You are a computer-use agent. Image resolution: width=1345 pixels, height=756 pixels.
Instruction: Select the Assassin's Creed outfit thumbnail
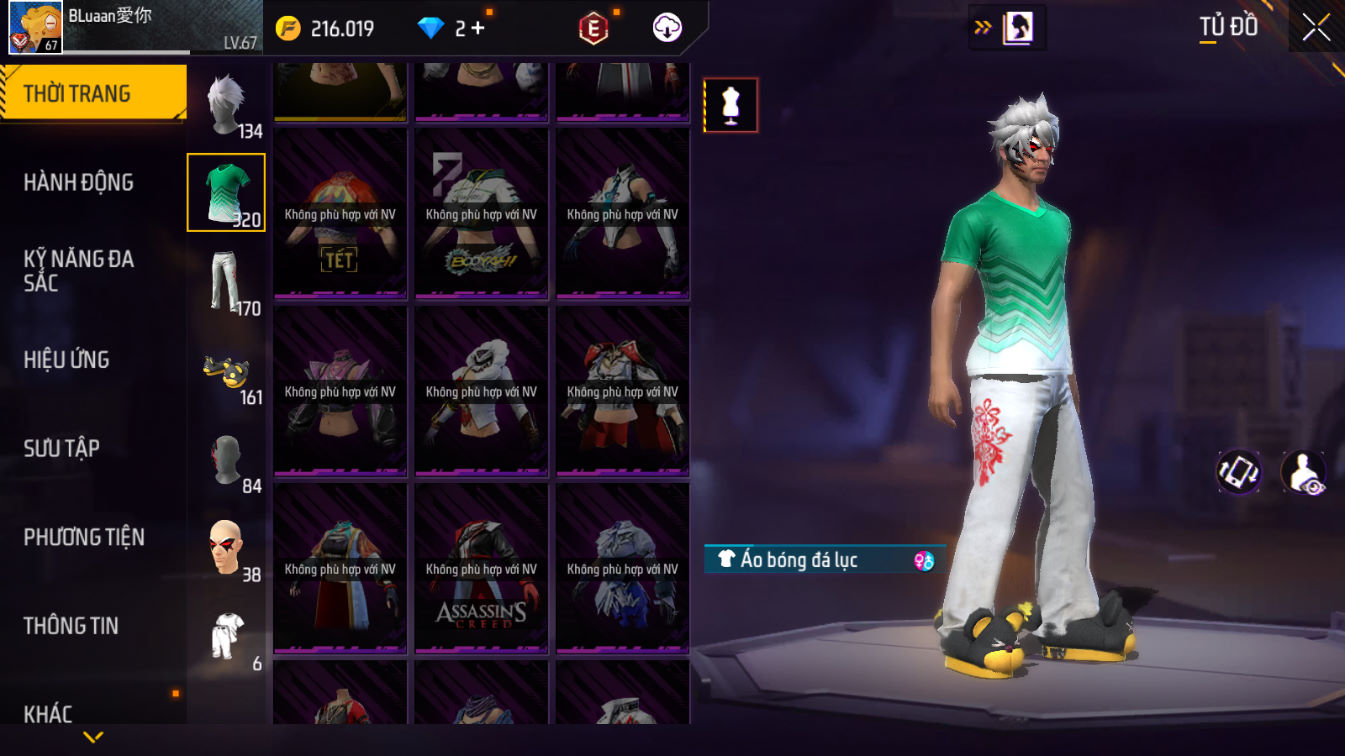point(481,568)
